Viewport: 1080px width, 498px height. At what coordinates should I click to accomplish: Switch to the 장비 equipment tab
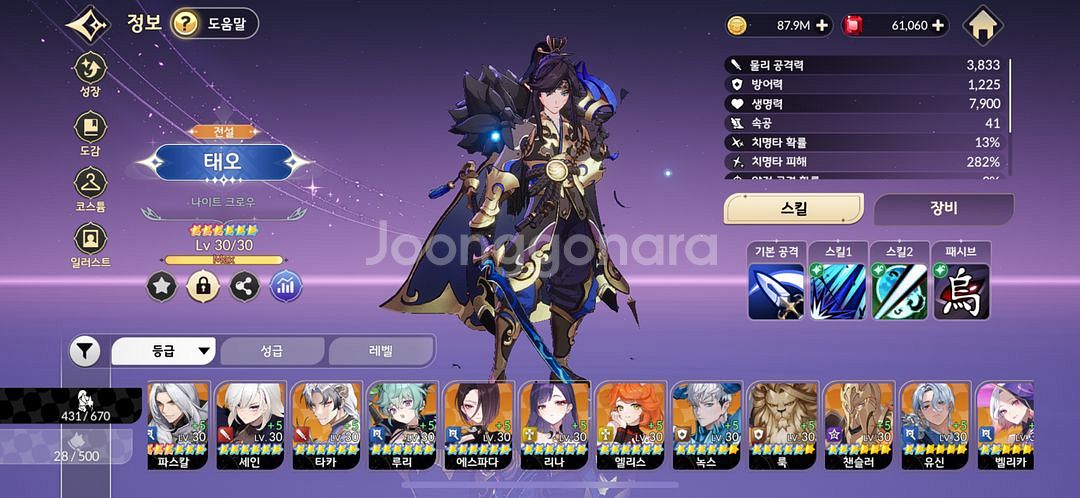943,209
